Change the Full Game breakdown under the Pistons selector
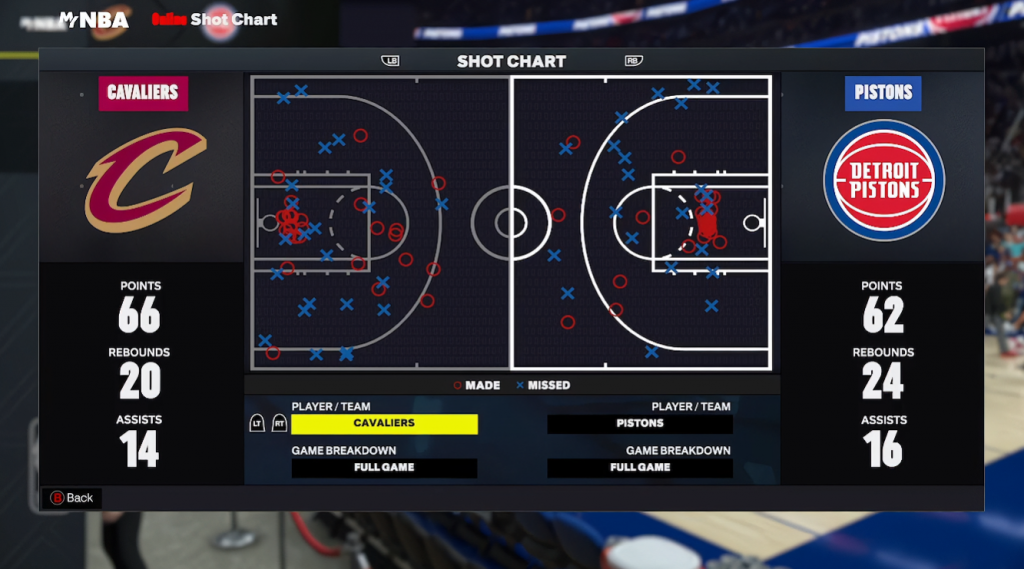1024x569 pixels. coord(640,468)
